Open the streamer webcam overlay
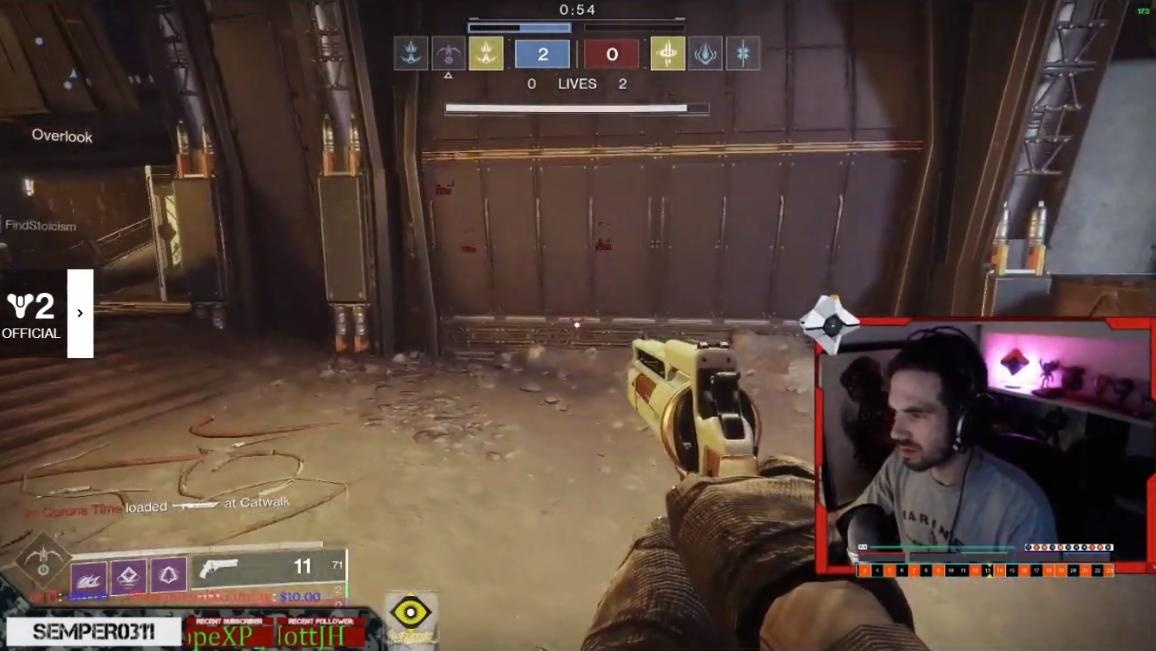The width and height of the screenshot is (1156, 651). tap(985, 445)
